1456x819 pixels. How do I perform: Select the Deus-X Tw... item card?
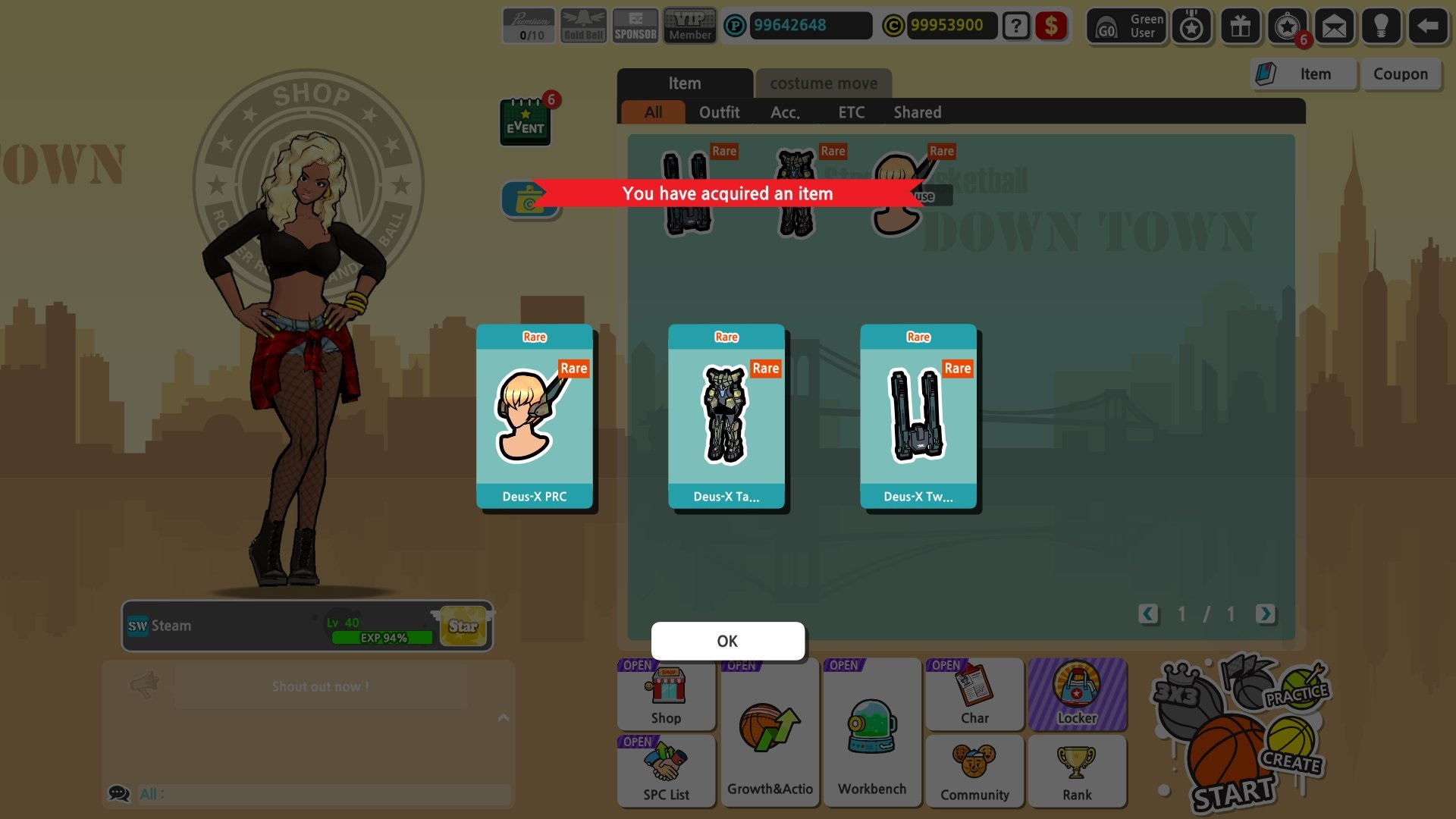click(x=918, y=417)
